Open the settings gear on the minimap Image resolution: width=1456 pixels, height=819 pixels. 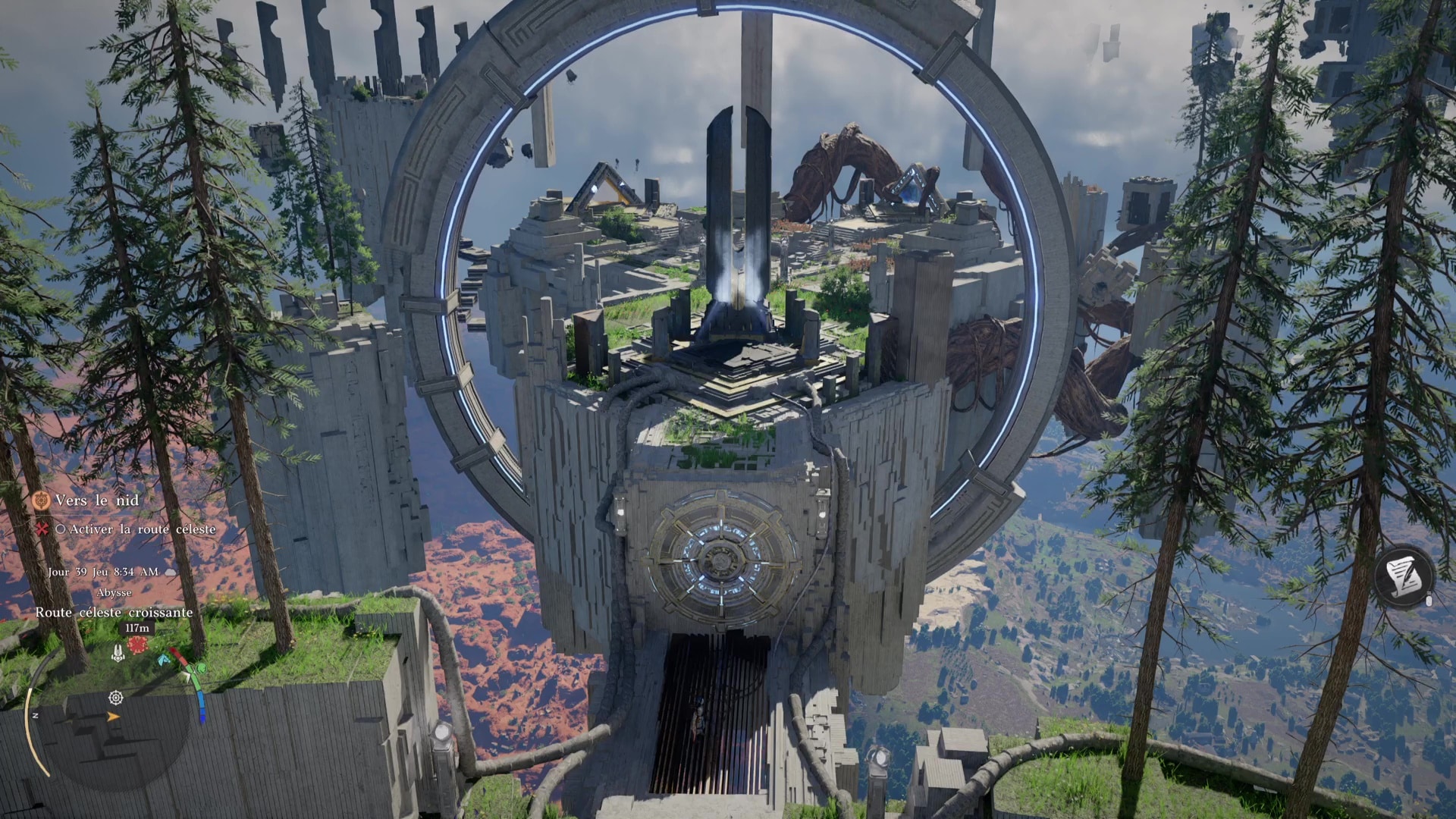(x=115, y=698)
